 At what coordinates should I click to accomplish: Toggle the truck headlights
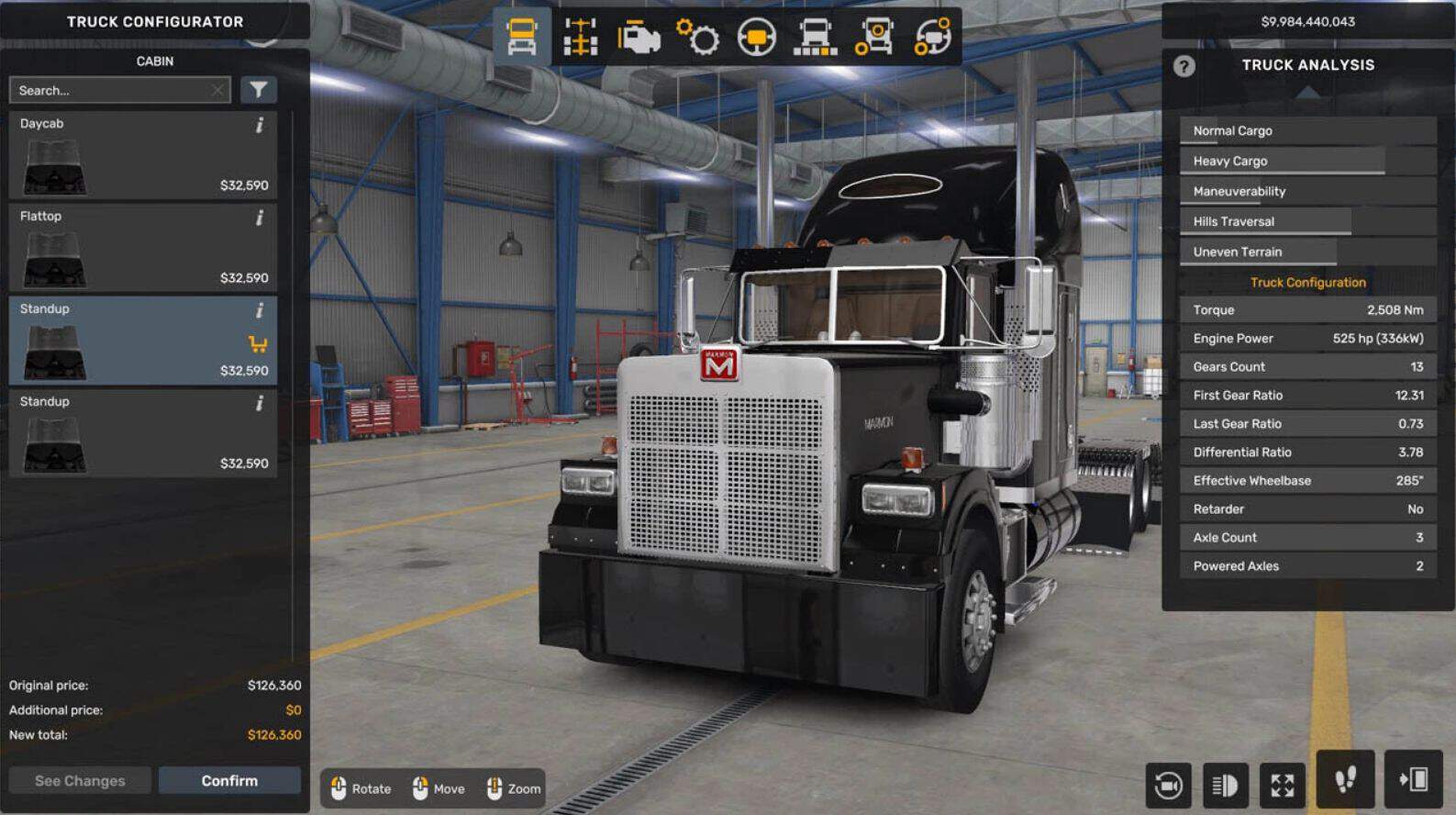pyautogui.click(x=1225, y=785)
